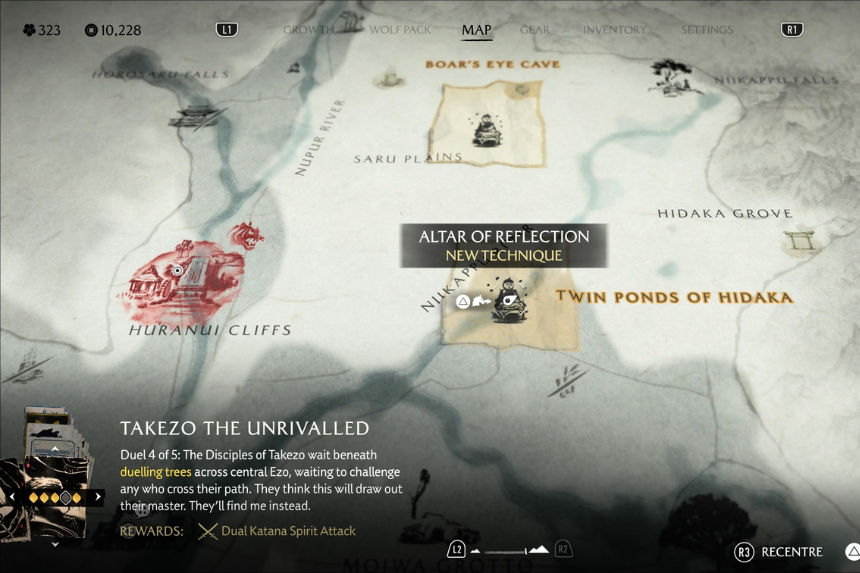
Task: Click the torii gate marker near Hidaka Grove
Action: click(x=801, y=240)
